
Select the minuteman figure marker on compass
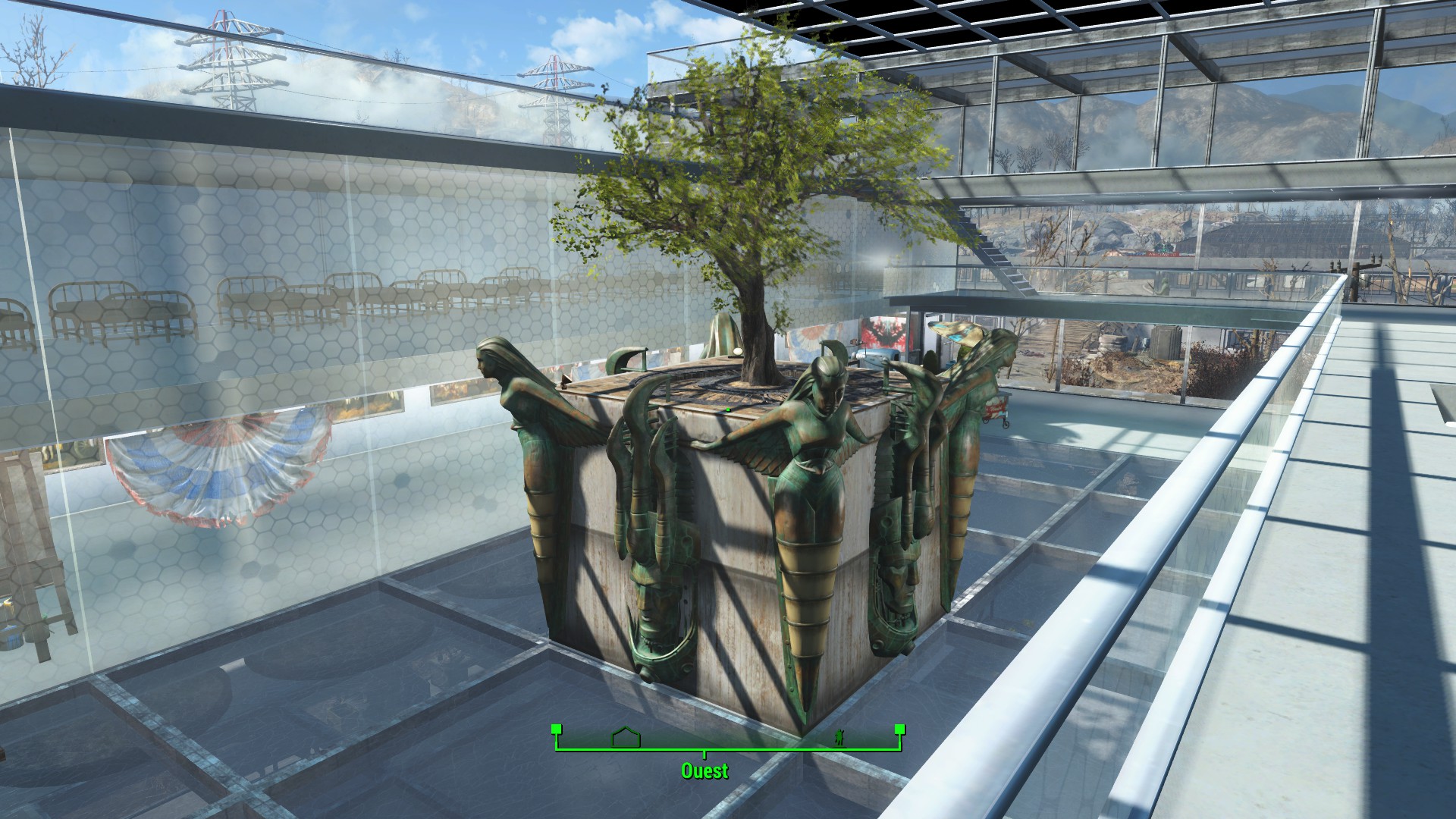[840, 738]
